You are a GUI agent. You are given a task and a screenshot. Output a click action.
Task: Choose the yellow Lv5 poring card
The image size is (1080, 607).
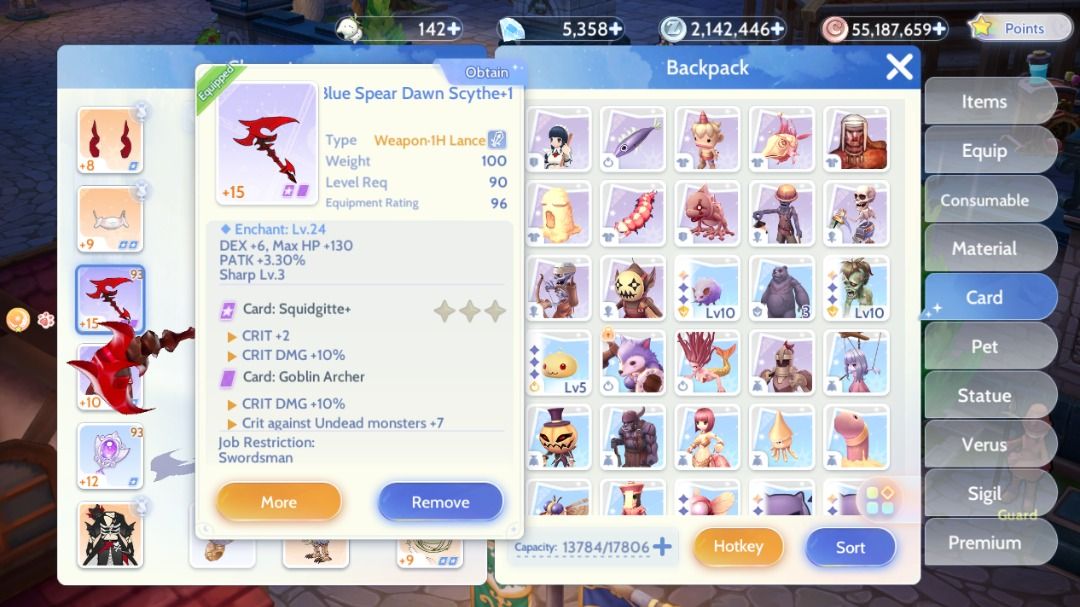(558, 361)
